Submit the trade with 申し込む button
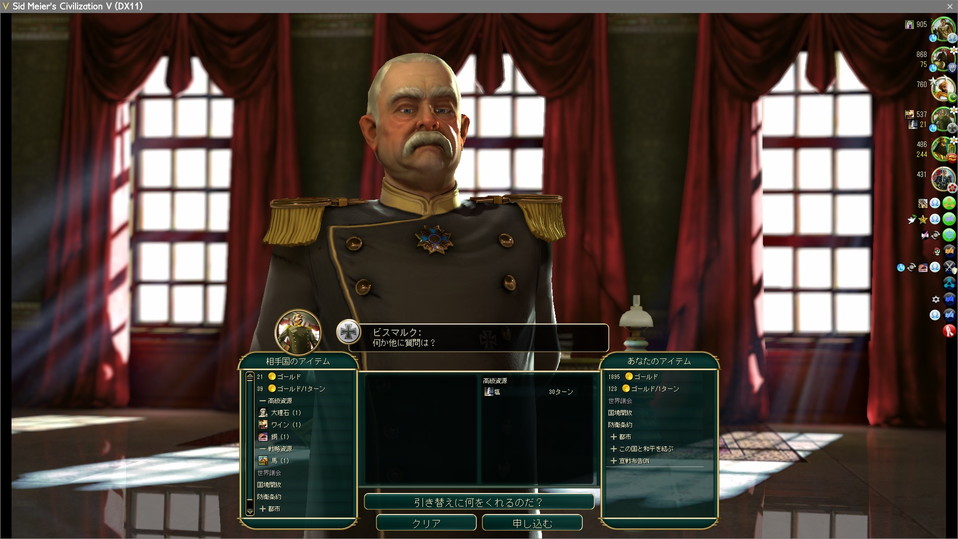Viewport: 958px width, 539px height. 532,523
